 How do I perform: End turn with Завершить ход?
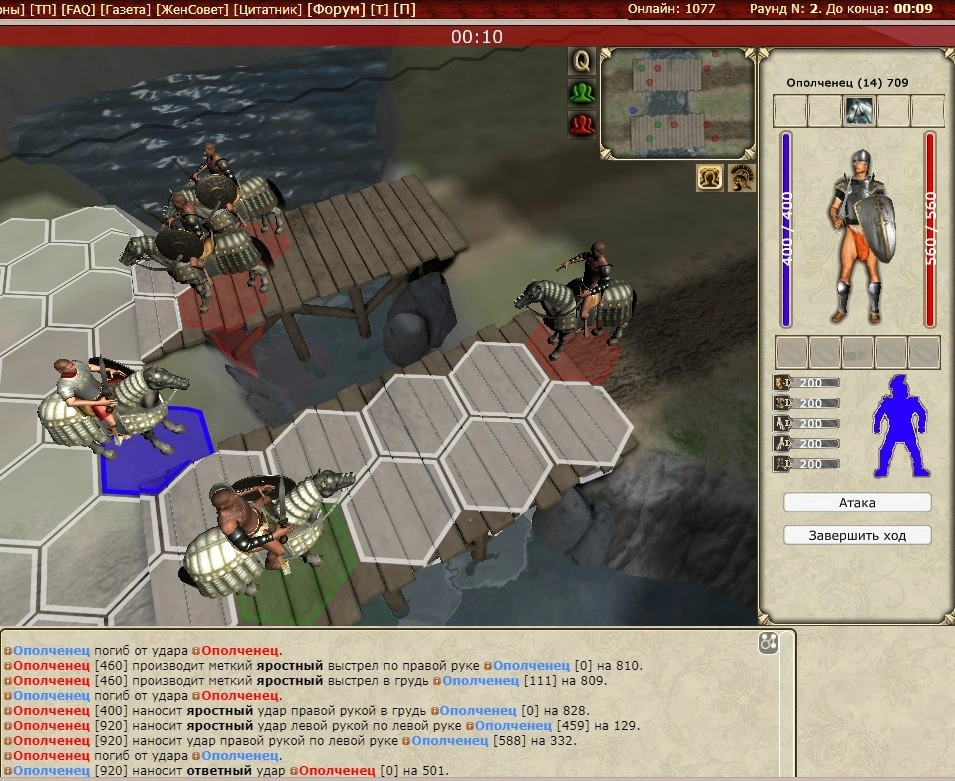click(857, 535)
